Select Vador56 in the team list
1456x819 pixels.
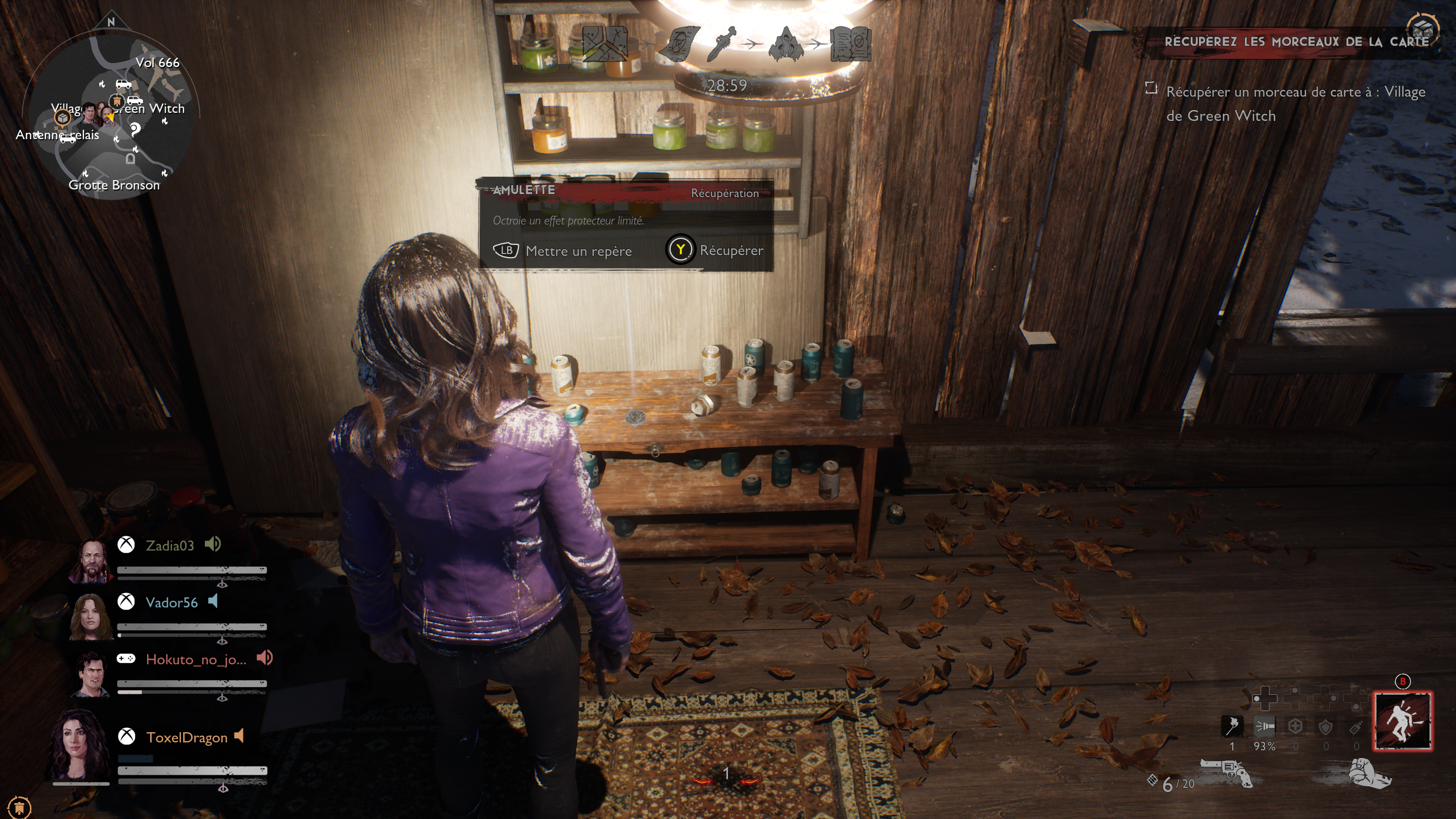(x=171, y=602)
